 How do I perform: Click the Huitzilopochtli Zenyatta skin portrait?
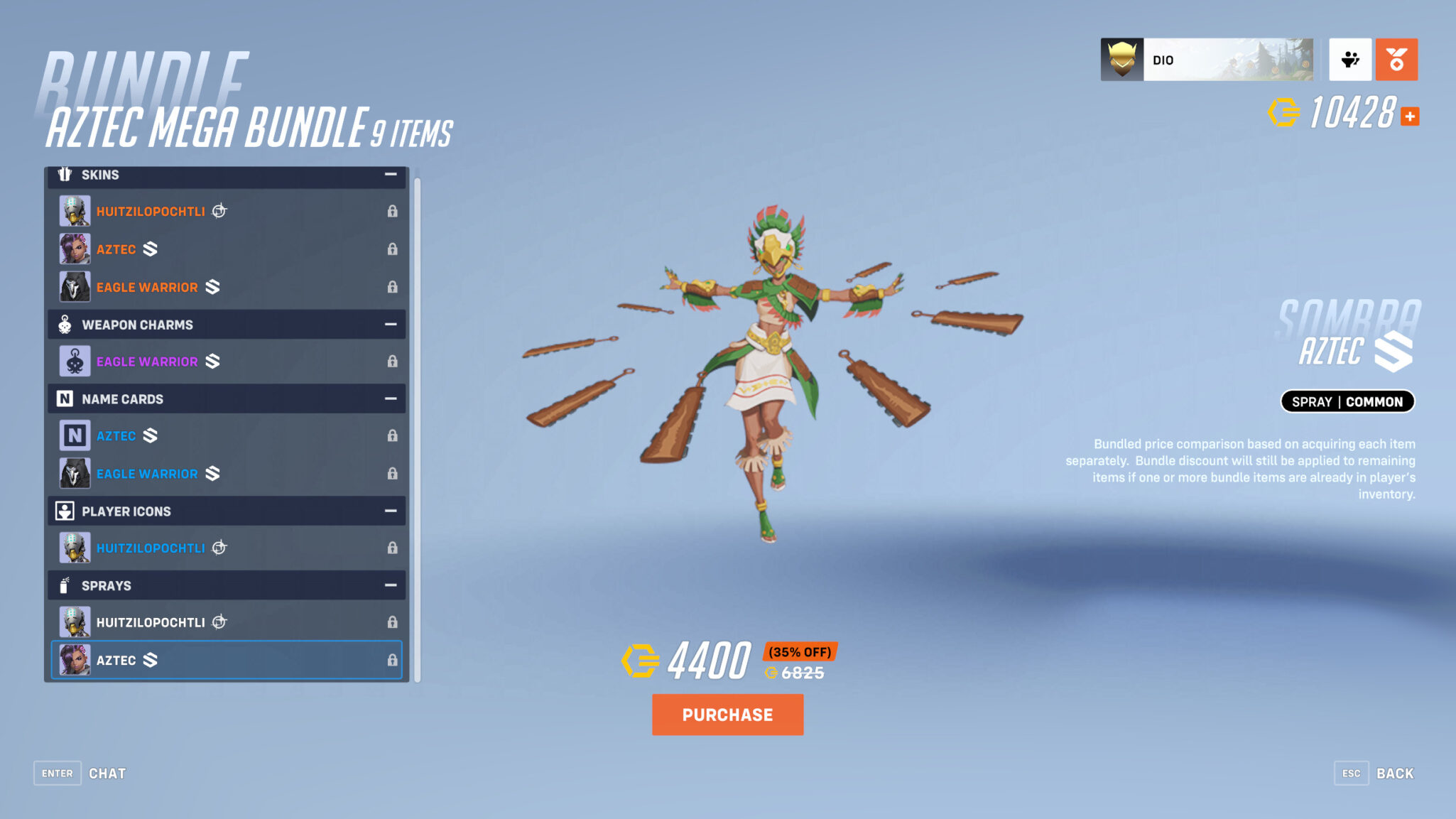click(x=75, y=210)
